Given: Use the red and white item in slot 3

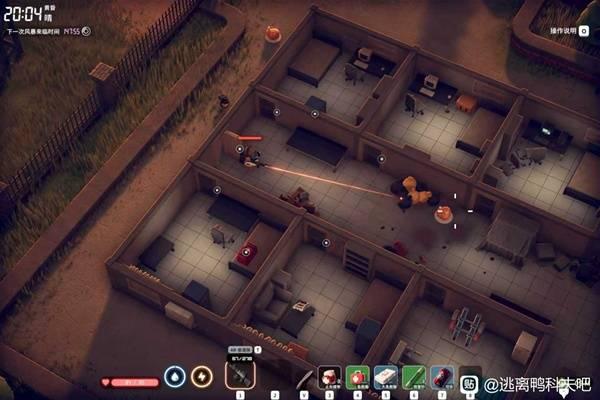Looking at the screenshot, I should 330,377.
